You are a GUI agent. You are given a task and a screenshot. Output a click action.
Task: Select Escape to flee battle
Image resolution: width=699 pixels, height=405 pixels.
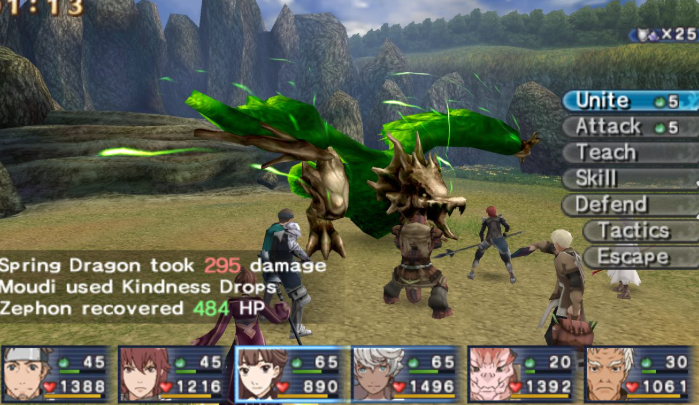coord(638,257)
